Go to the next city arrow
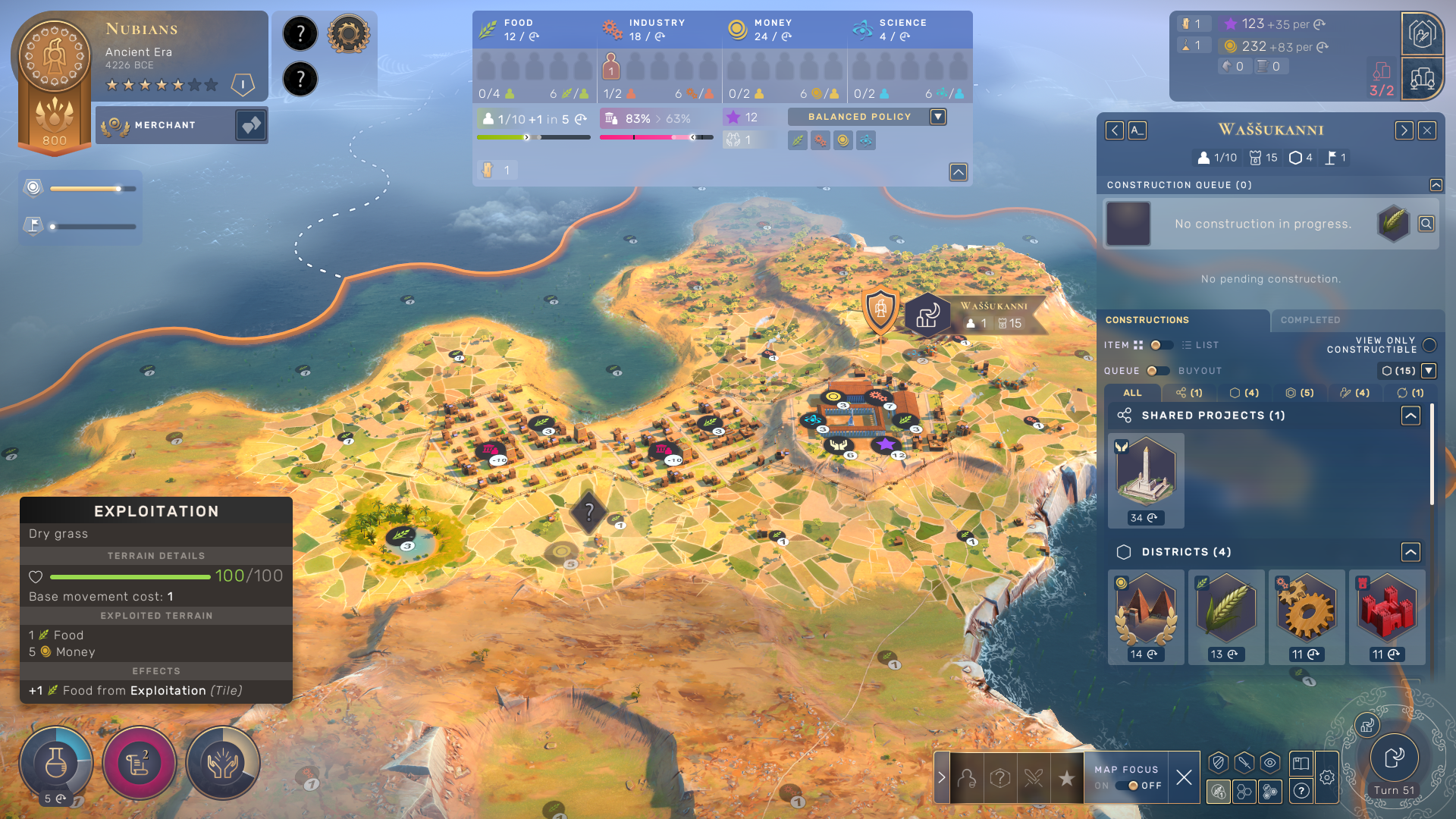The height and width of the screenshot is (819, 1456). 1404,130
